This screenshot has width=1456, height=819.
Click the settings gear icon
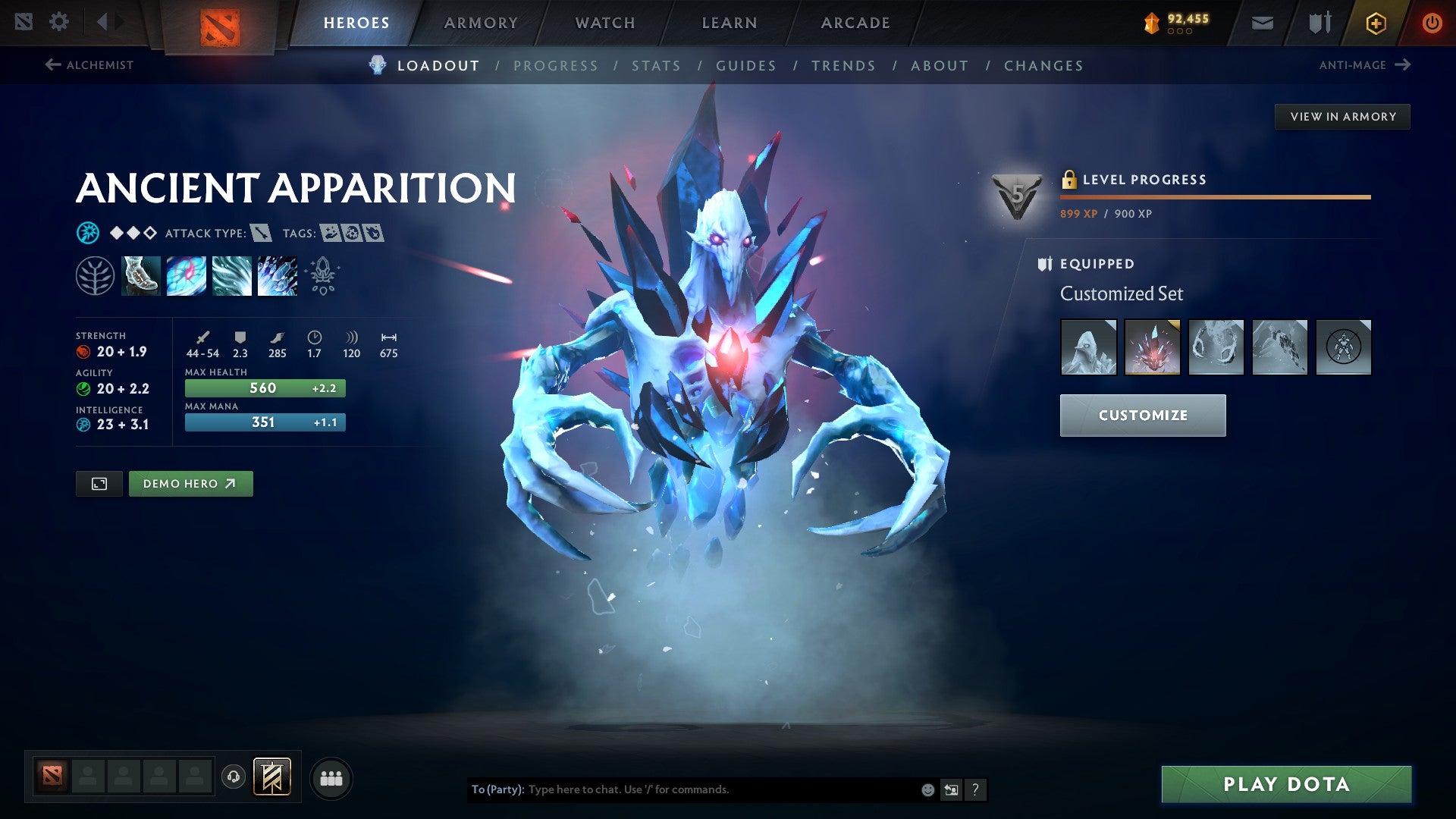tap(59, 22)
